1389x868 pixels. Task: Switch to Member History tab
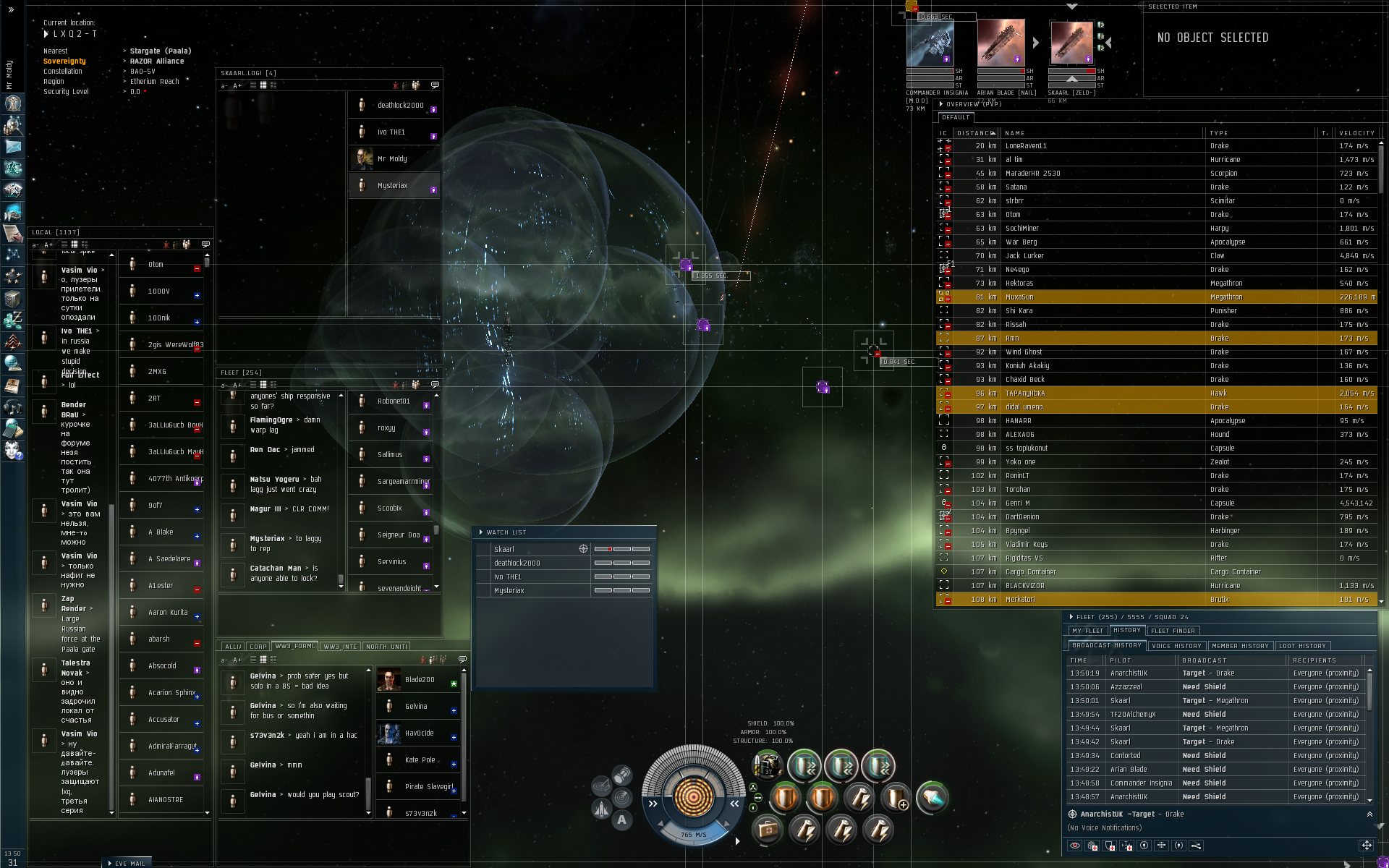1239,646
